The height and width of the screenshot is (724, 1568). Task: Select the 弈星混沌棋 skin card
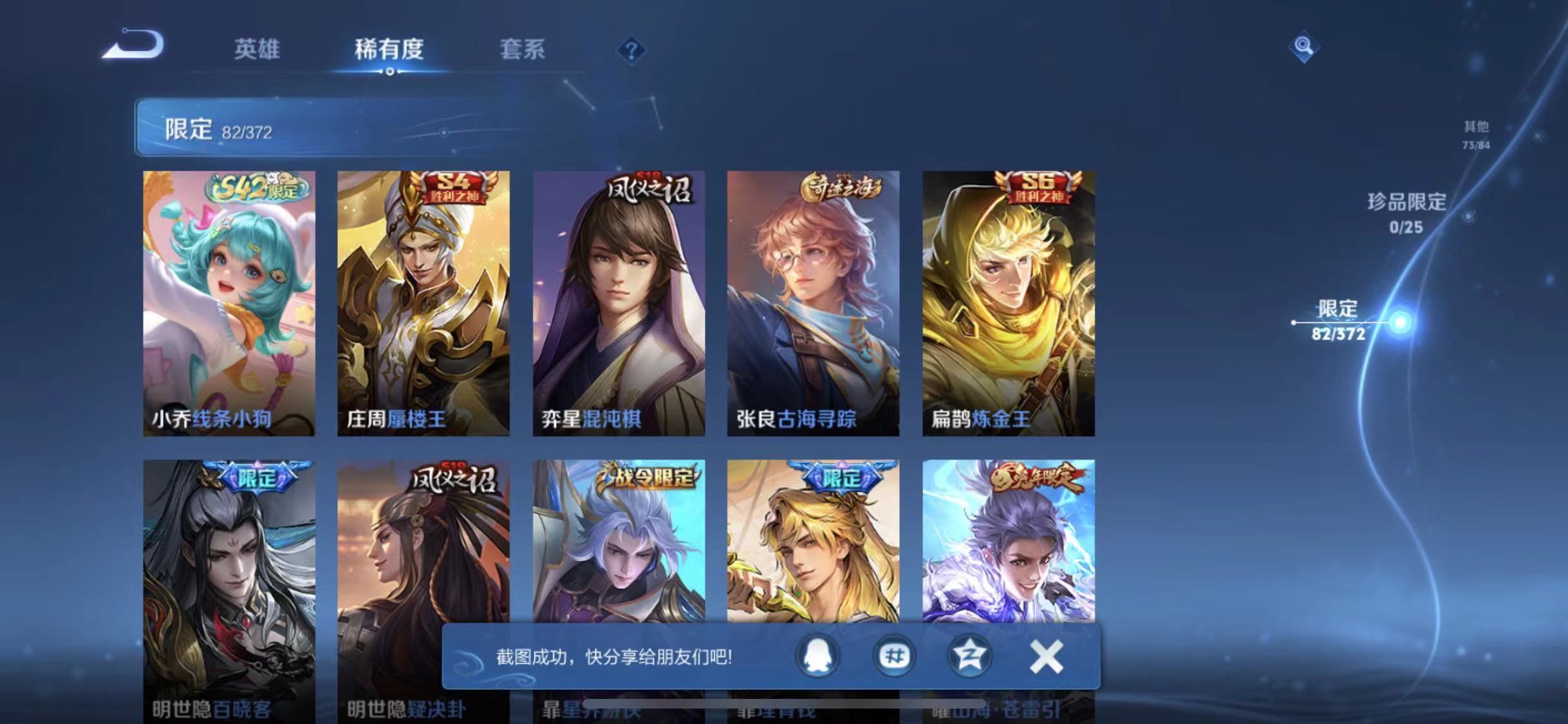(x=618, y=302)
